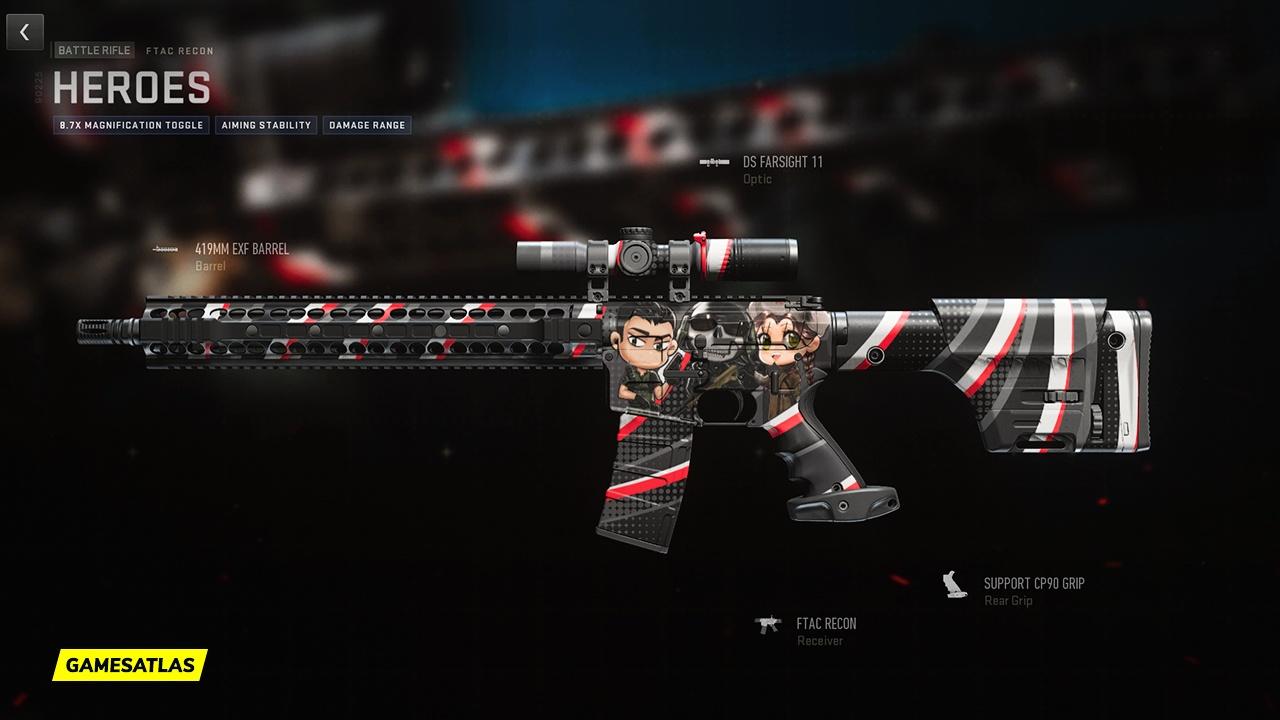Choose the Support CP90 Grip rear grip
This screenshot has width=1280, height=720.
(x=1033, y=584)
